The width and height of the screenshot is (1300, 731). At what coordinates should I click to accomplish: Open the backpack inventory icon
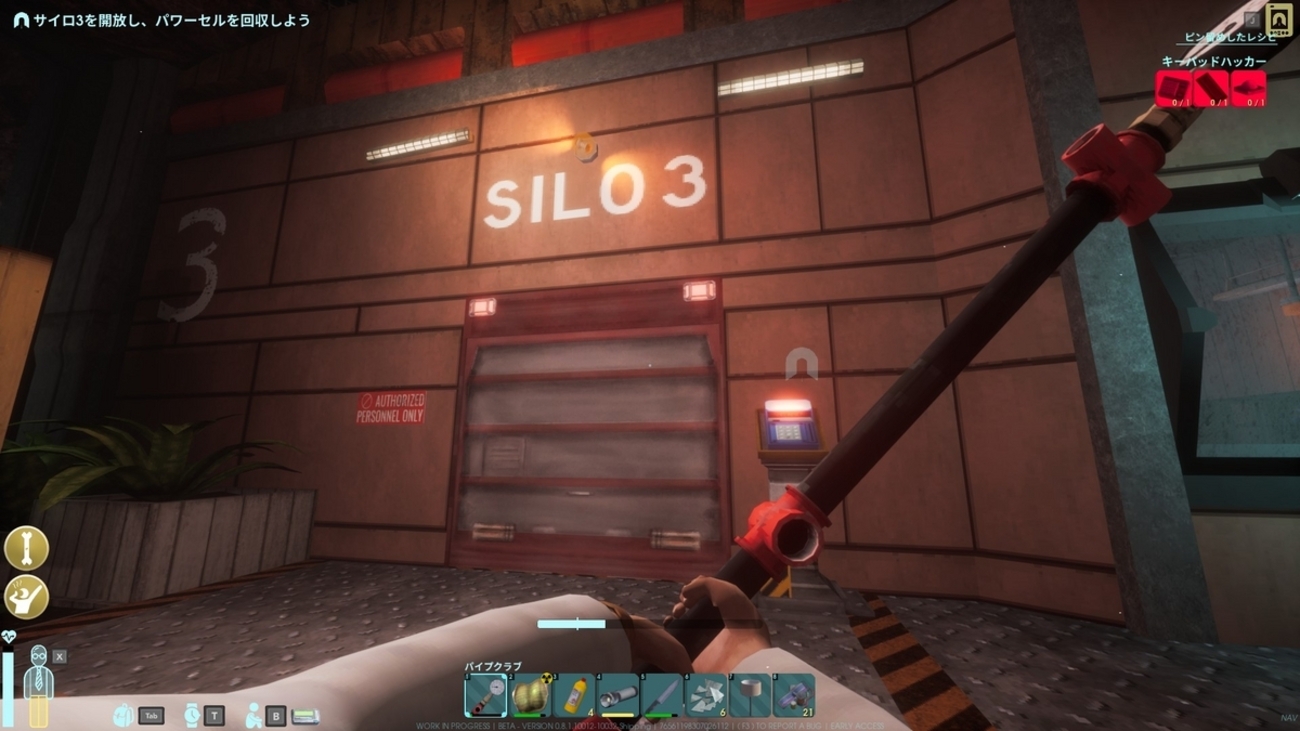pos(125,715)
